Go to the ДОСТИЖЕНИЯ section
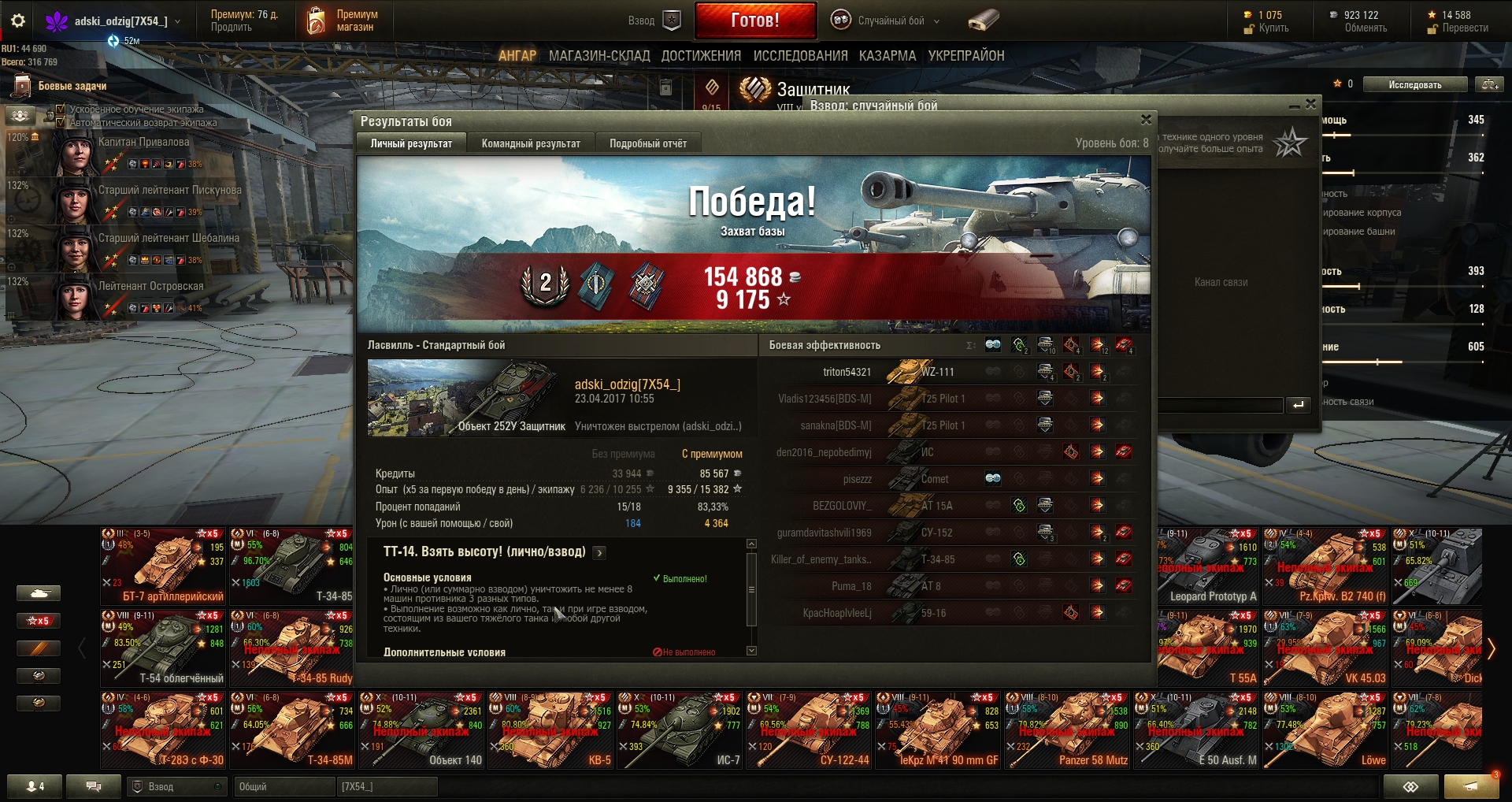This screenshot has width=1512, height=802. (700, 56)
